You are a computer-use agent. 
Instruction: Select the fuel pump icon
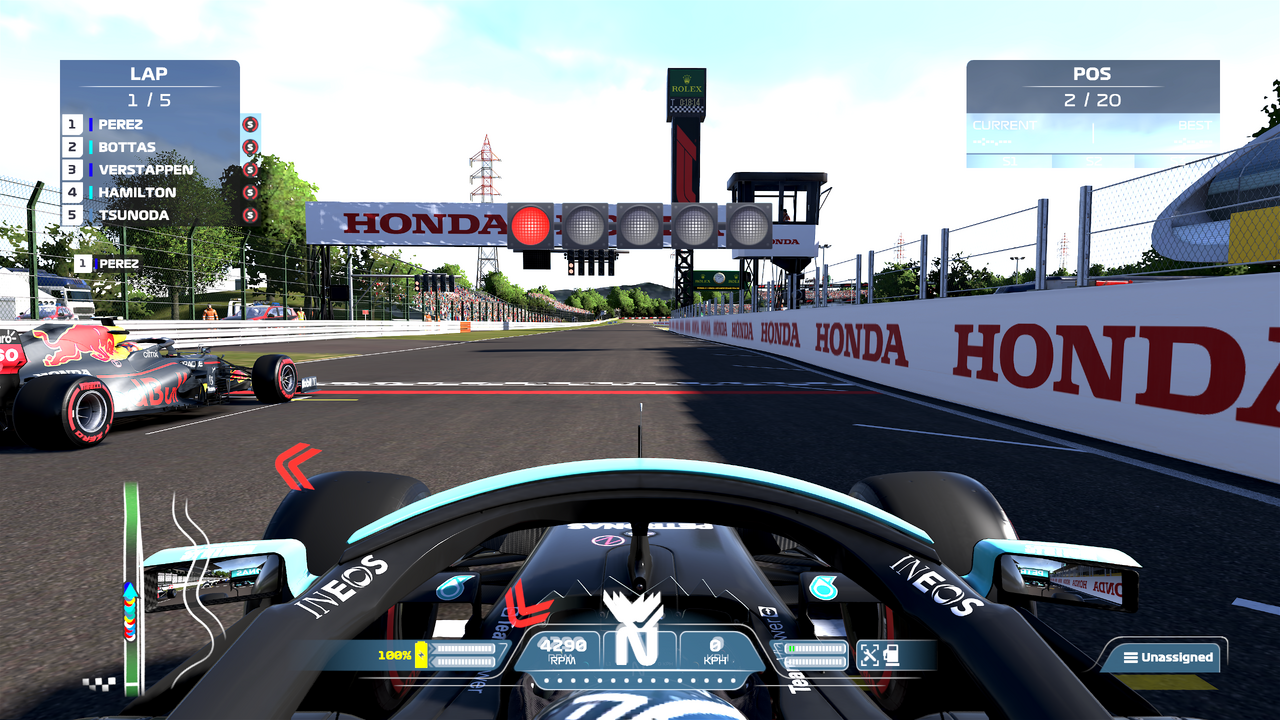click(x=892, y=655)
